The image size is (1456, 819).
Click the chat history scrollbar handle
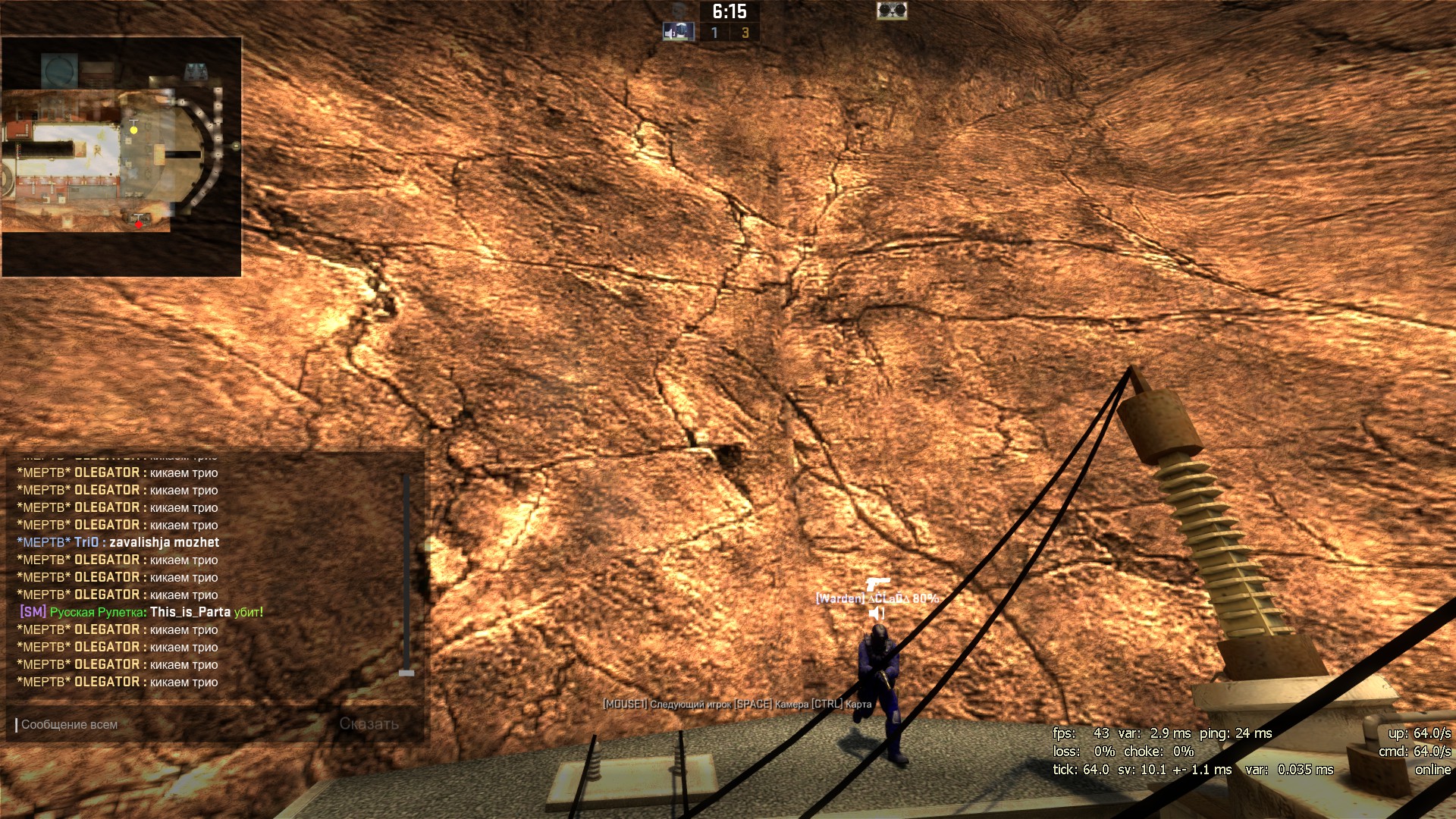406,673
